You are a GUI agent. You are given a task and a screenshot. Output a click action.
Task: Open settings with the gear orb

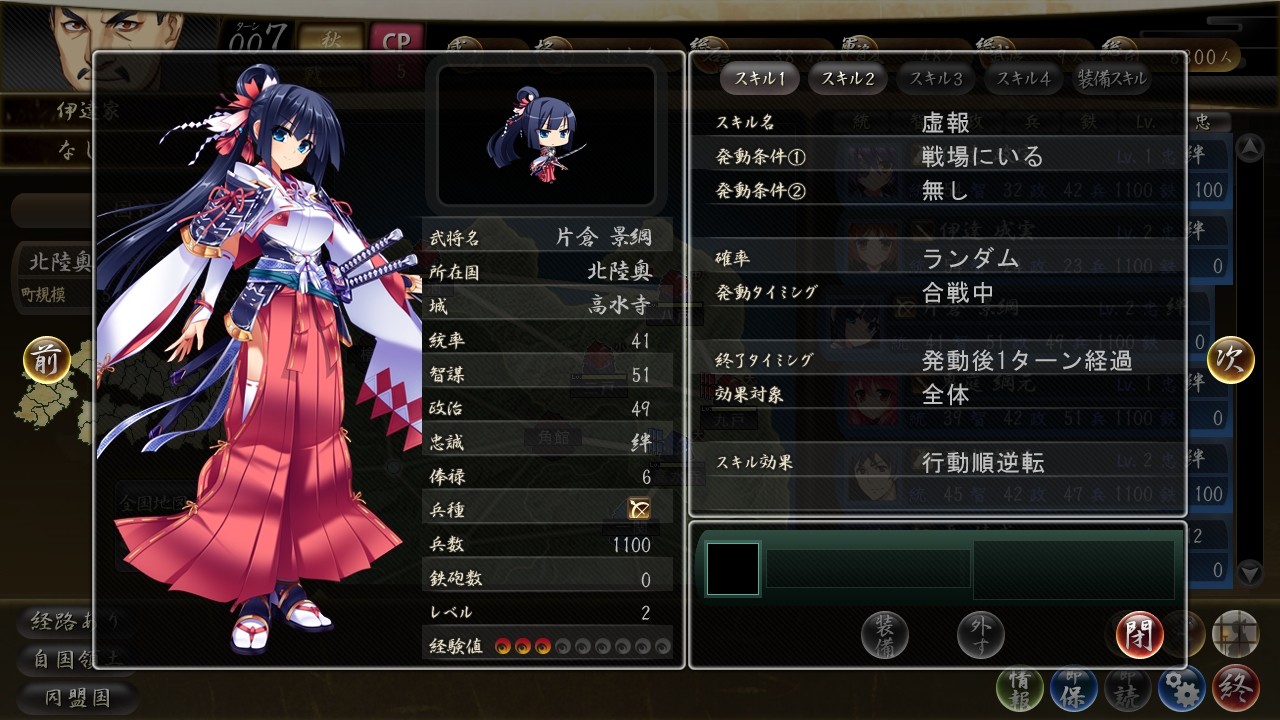coord(1181,689)
